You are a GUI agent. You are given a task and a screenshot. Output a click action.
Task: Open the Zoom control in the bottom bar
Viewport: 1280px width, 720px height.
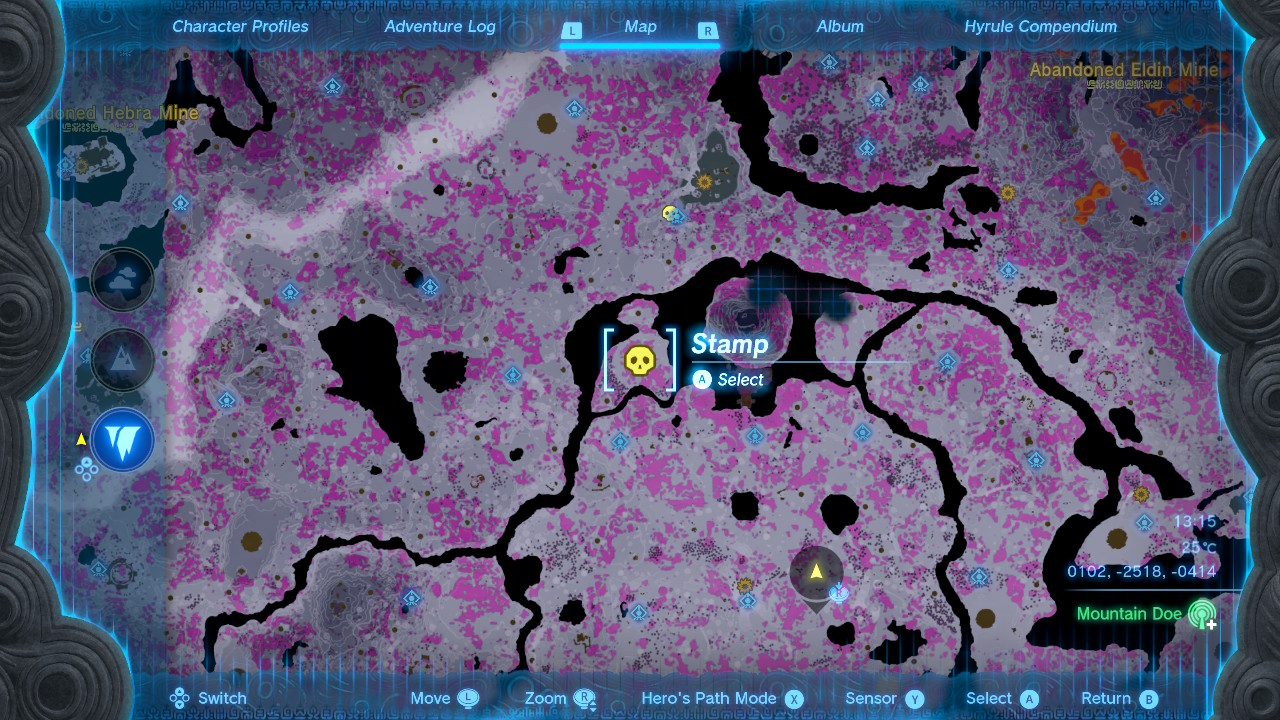(x=561, y=698)
